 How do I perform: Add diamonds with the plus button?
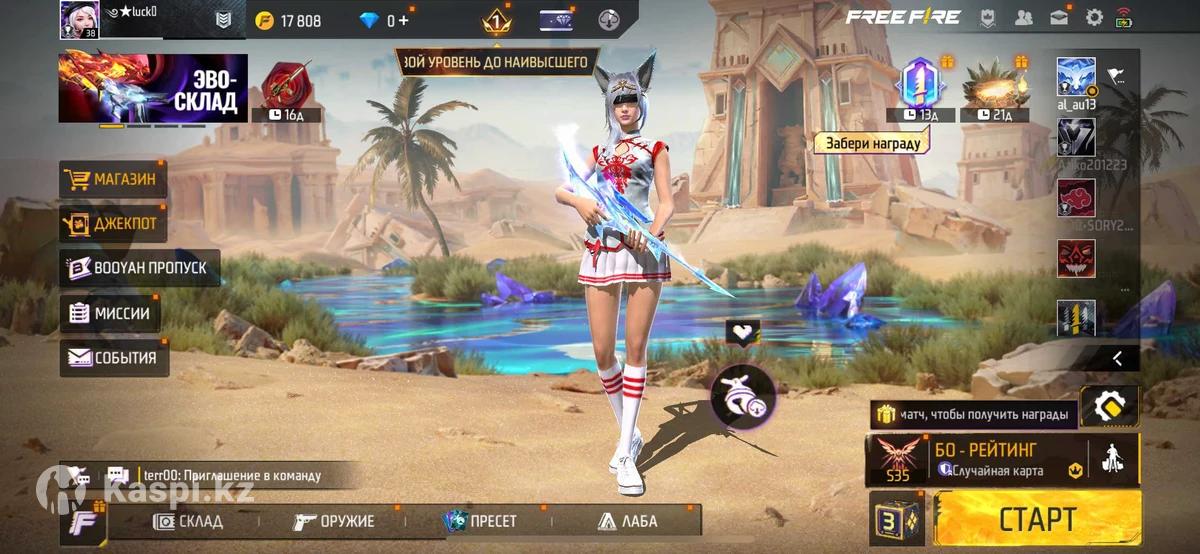click(x=403, y=20)
